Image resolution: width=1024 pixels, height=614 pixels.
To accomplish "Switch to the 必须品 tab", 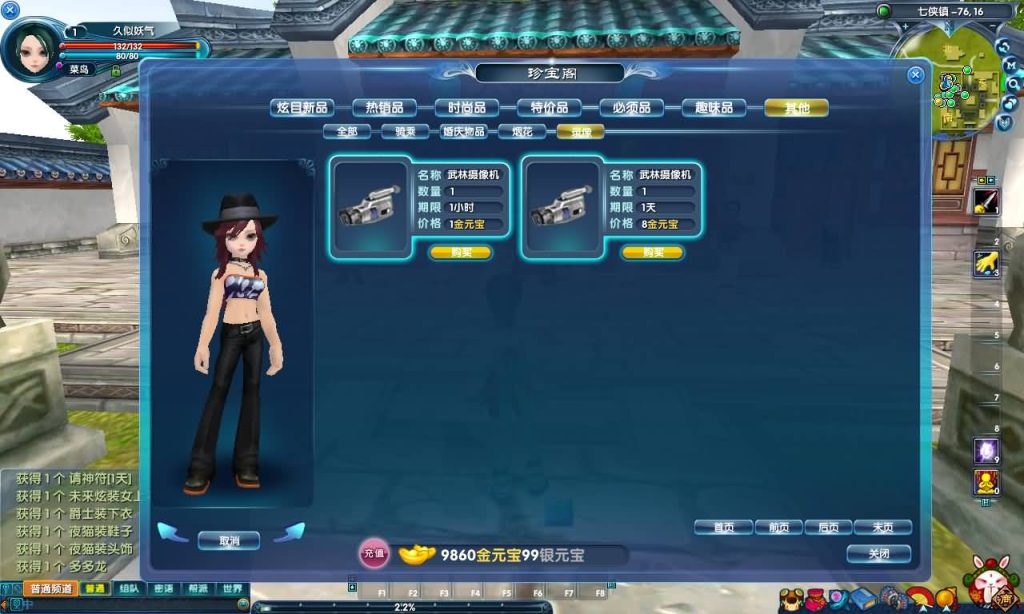I will click(x=631, y=108).
